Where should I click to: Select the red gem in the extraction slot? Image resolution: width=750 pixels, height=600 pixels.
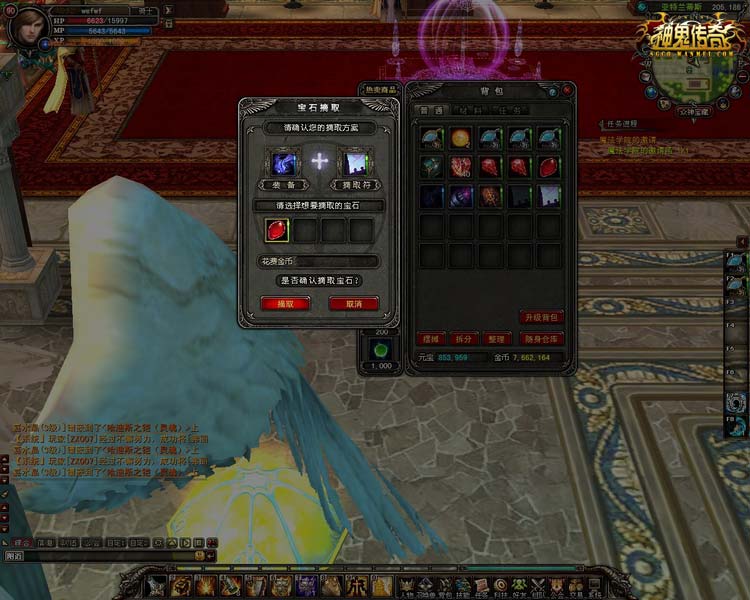pyautogui.click(x=277, y=230)
